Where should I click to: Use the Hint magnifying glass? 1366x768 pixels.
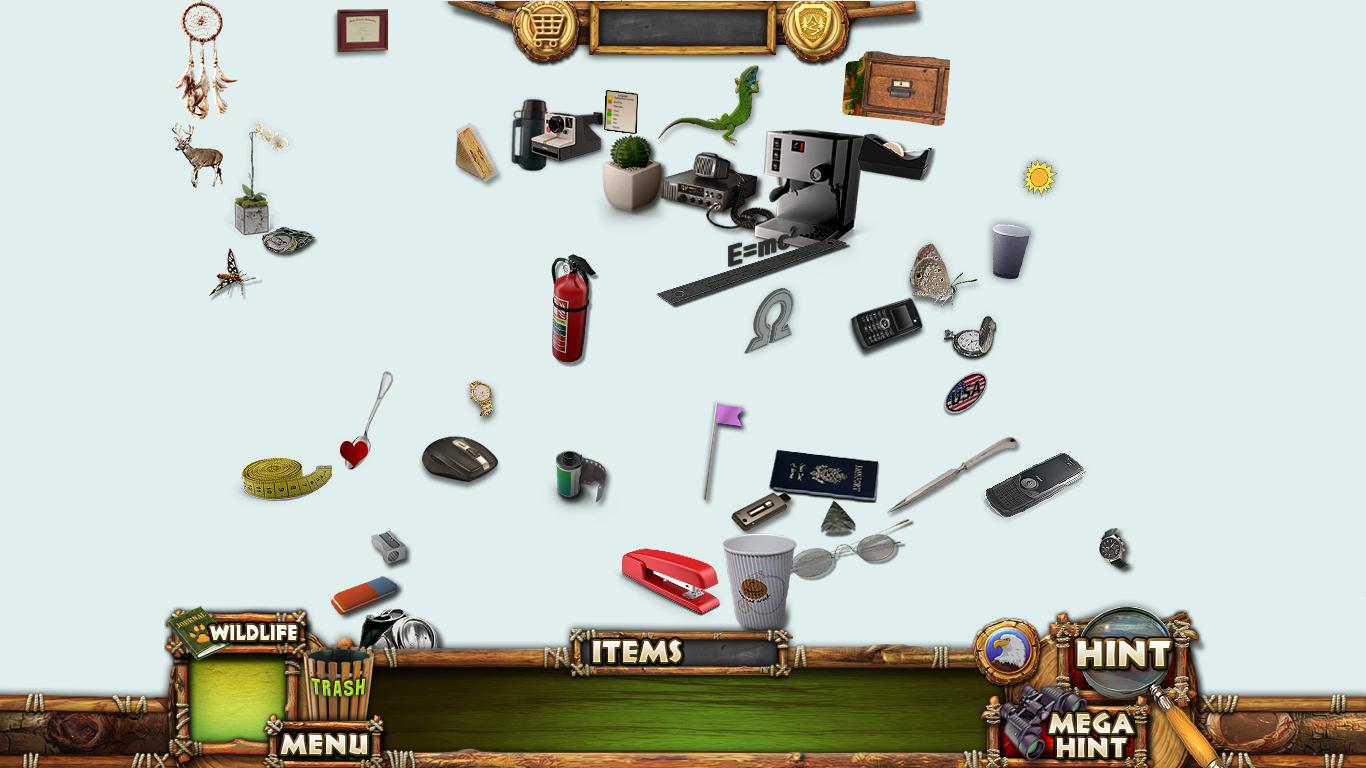(1125, 653)
